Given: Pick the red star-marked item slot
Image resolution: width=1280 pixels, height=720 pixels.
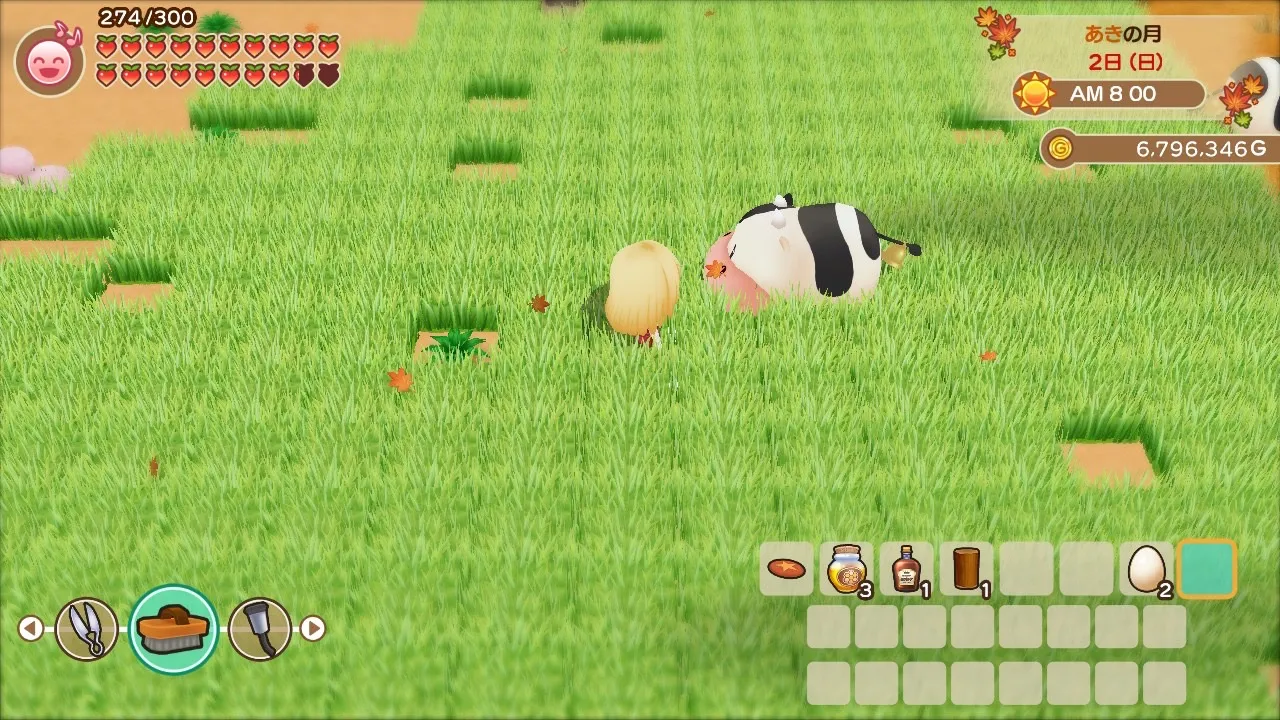Looking at the screenshot, I should [786, 569].
